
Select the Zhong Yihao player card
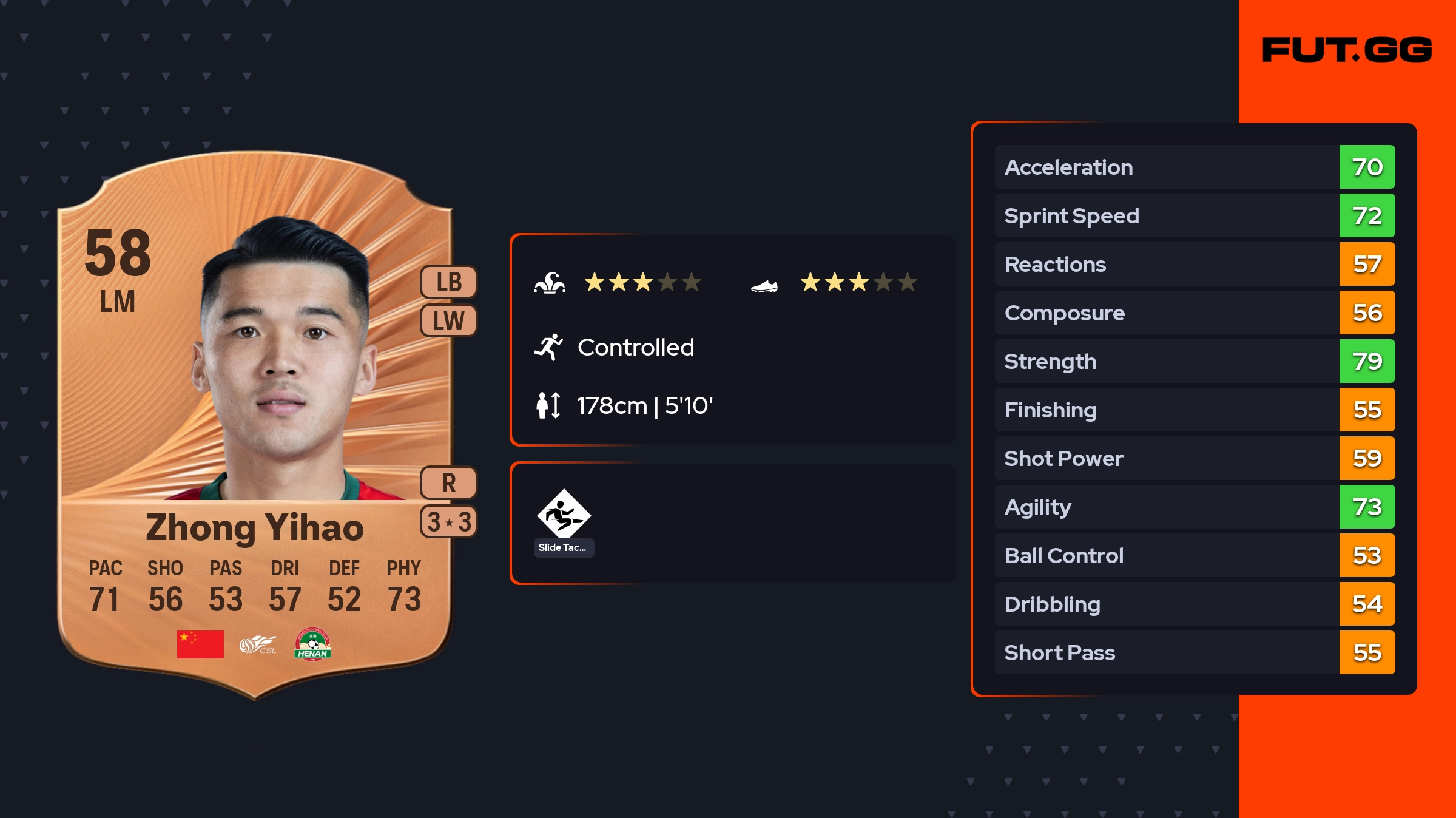(x=255, y=425)
